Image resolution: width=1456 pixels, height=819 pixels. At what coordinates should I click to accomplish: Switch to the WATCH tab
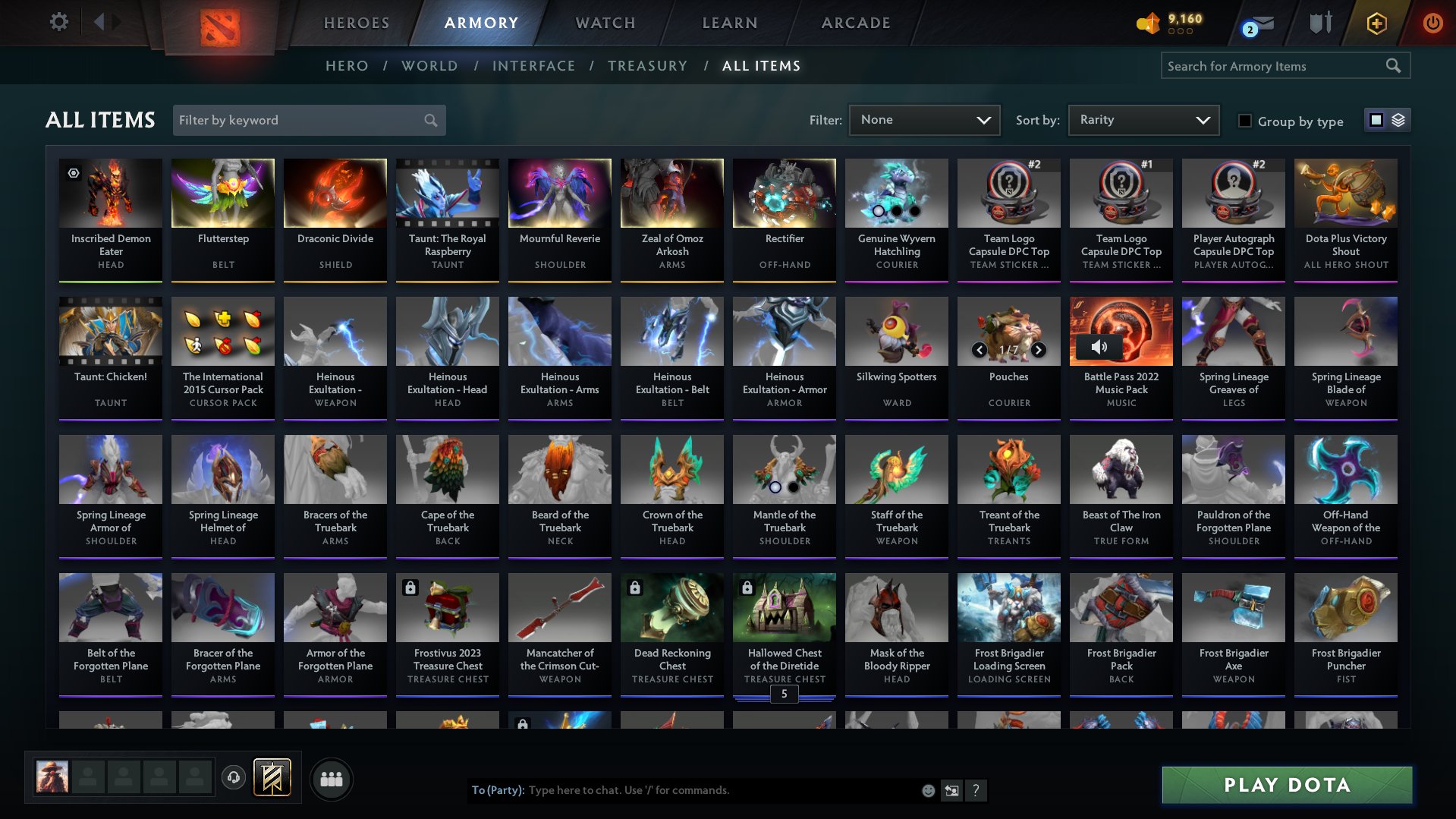point(604,23)
